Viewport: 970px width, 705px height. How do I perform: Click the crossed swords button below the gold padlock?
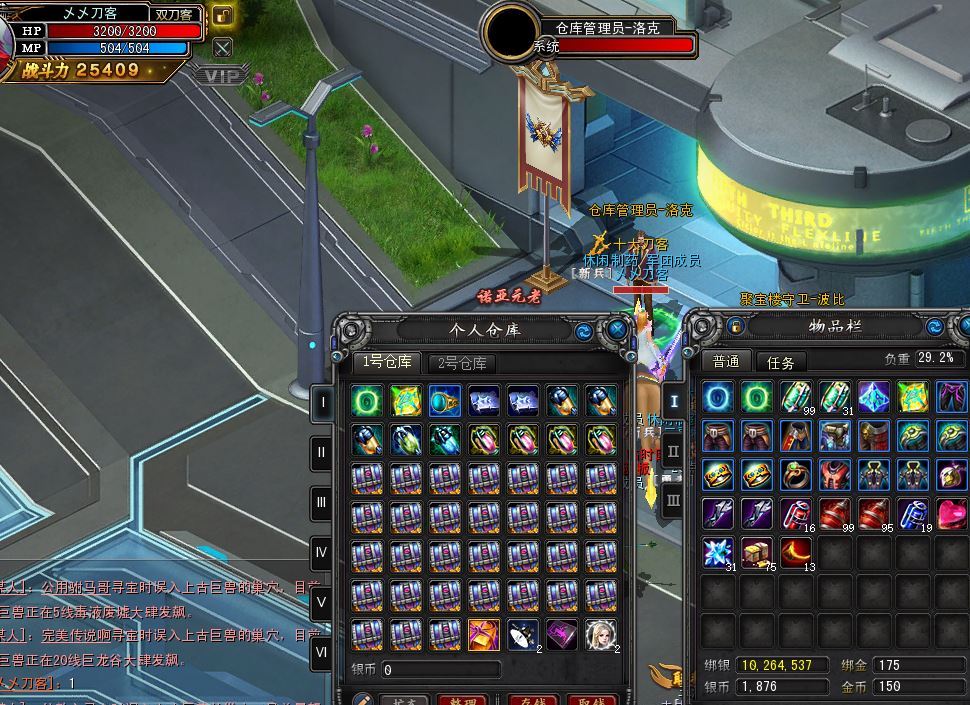(x=223, y=47)
